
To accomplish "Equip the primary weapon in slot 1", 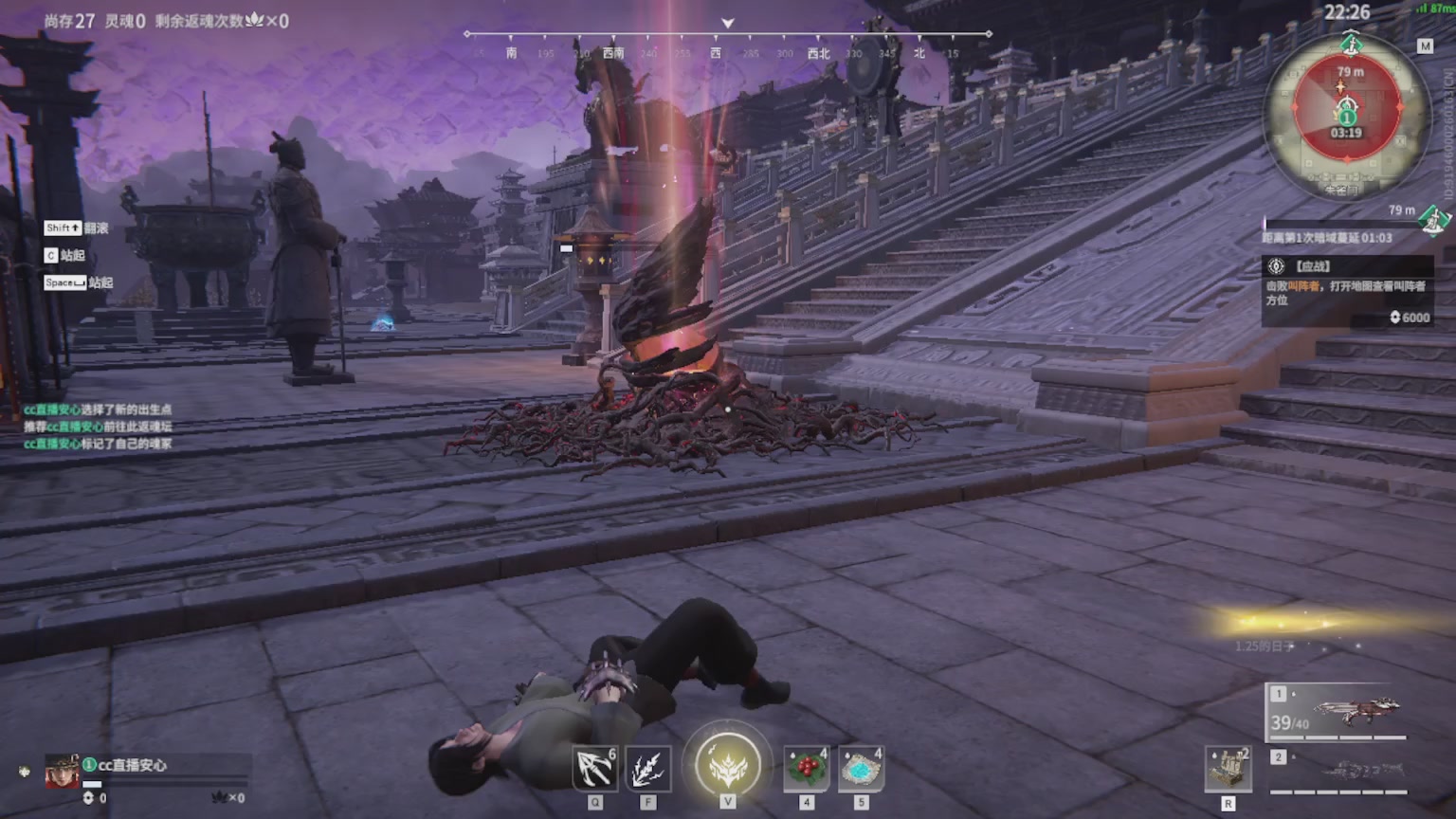I will tap(1338, 713).
